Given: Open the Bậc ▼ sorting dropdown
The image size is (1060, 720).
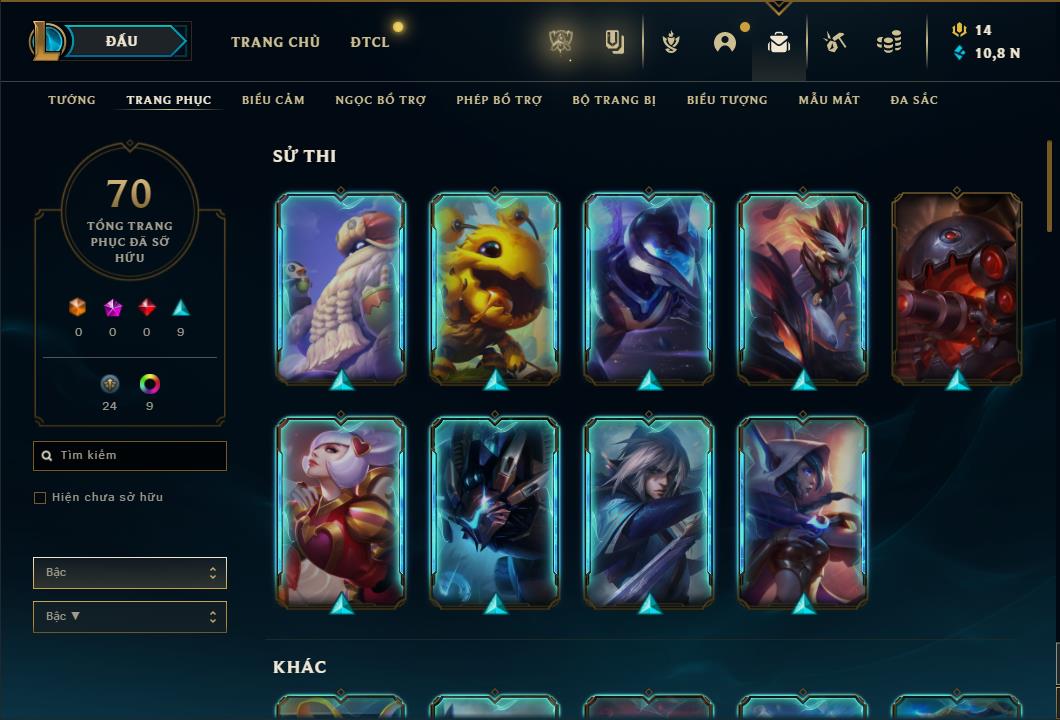Looking at the screenshot, I should pos(130,617).
